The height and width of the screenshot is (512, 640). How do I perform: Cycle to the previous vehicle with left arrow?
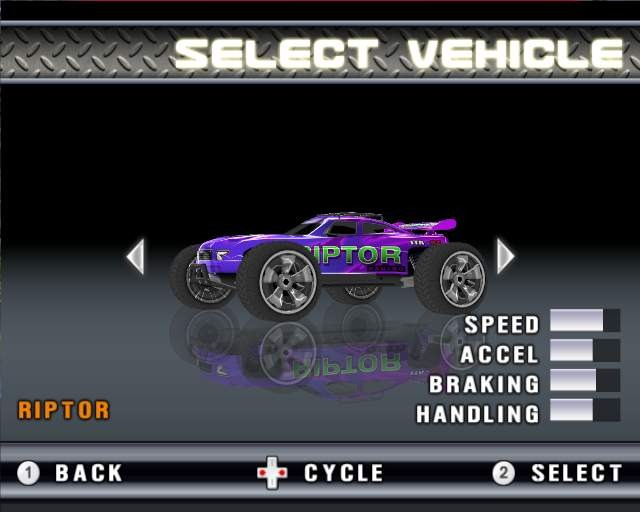pos(136,256)
